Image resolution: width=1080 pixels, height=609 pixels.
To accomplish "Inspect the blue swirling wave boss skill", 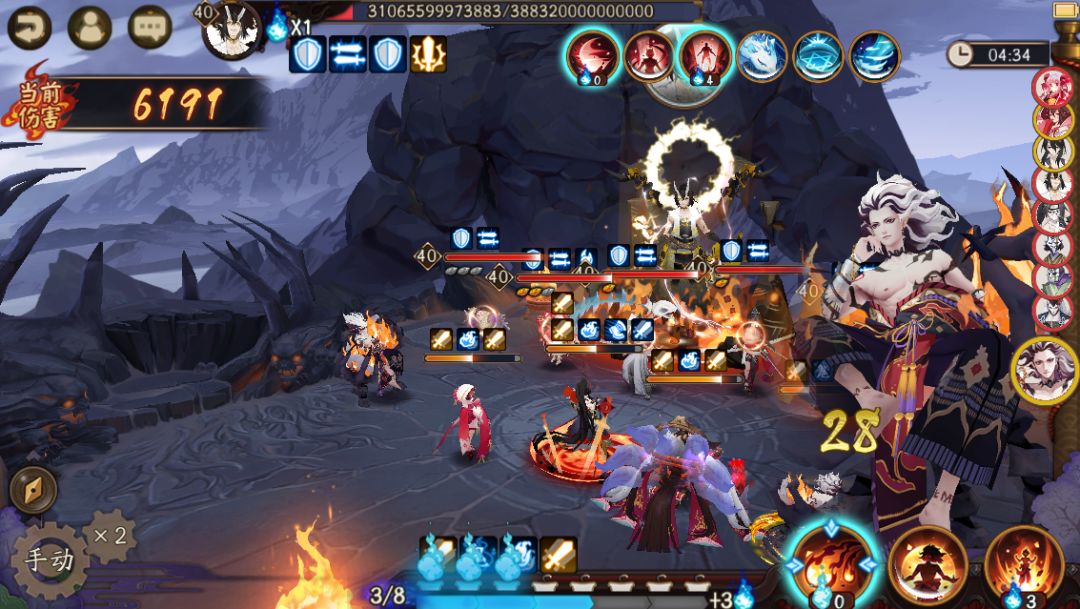I will [874, 56].
